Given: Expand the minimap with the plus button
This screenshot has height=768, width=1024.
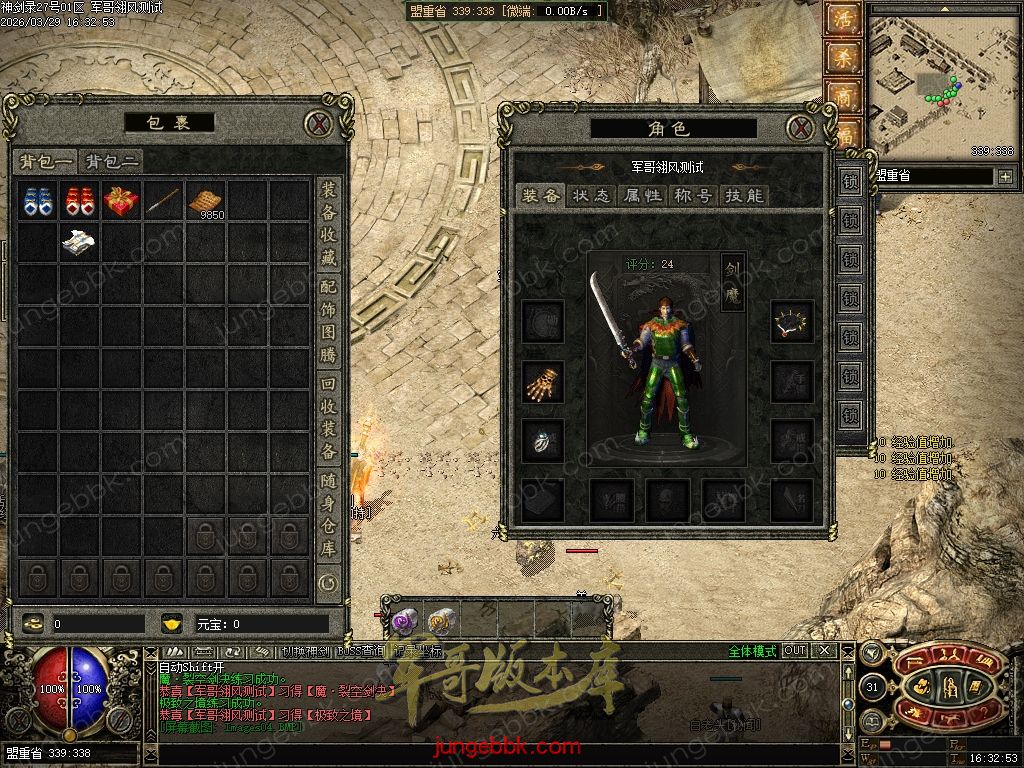Looking at the screenshot, I should pos(1004,177).
